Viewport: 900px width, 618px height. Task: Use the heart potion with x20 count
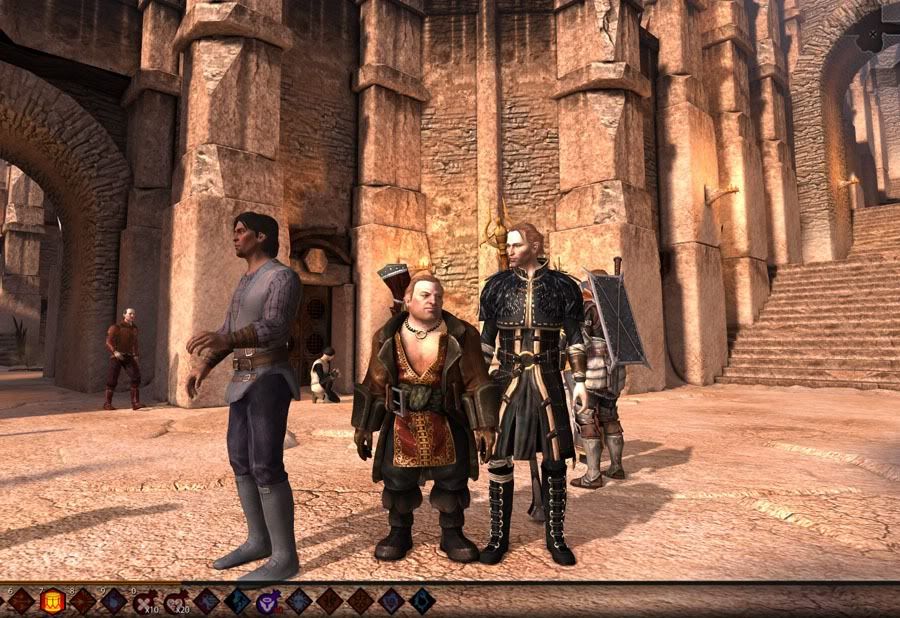pyautogui.click(x=176, y=601)
